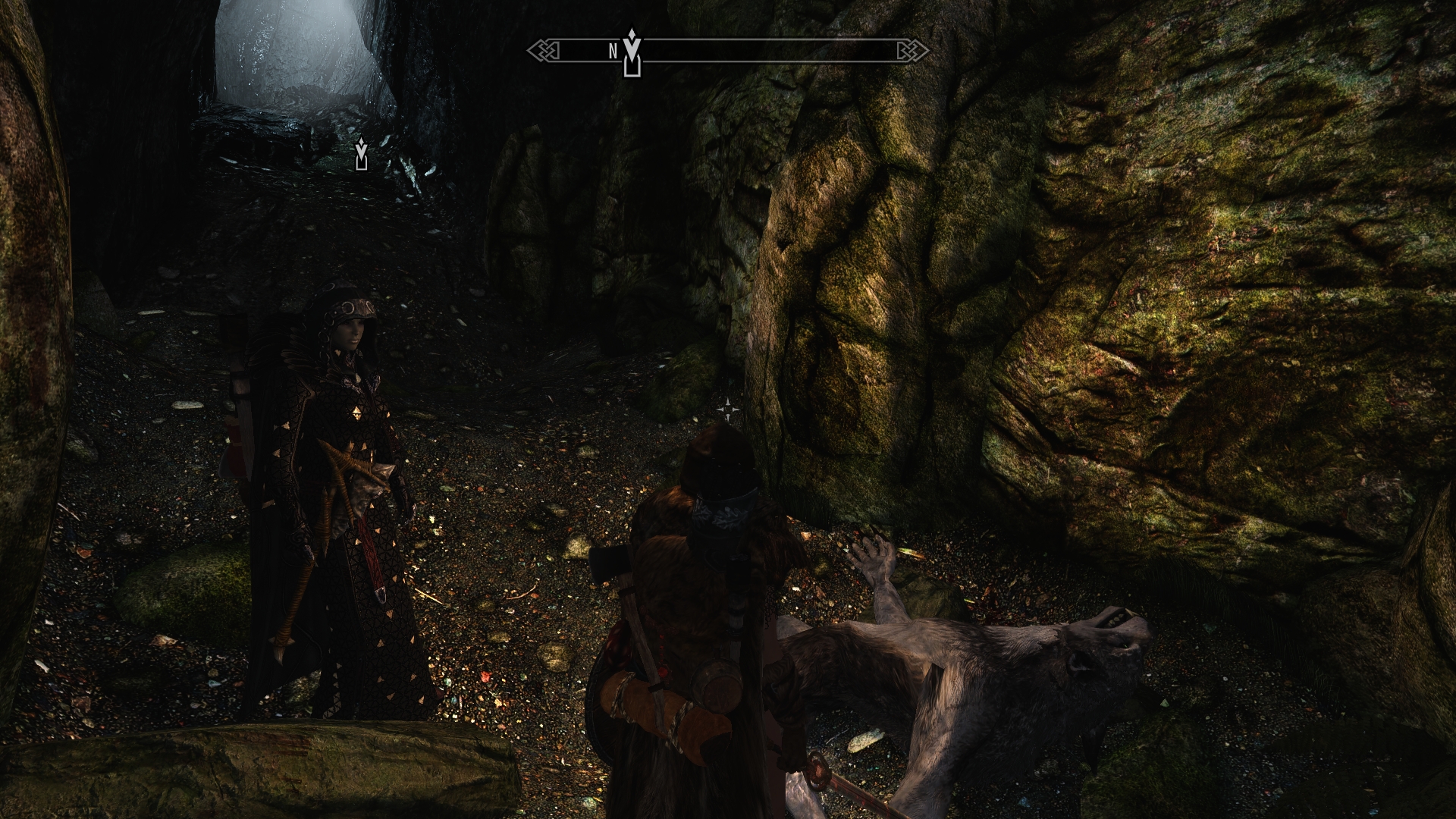The height and width of the screenshot is (819, 1456).
Task: Select the floating quest objective marker
Action: tap(362, 154)
